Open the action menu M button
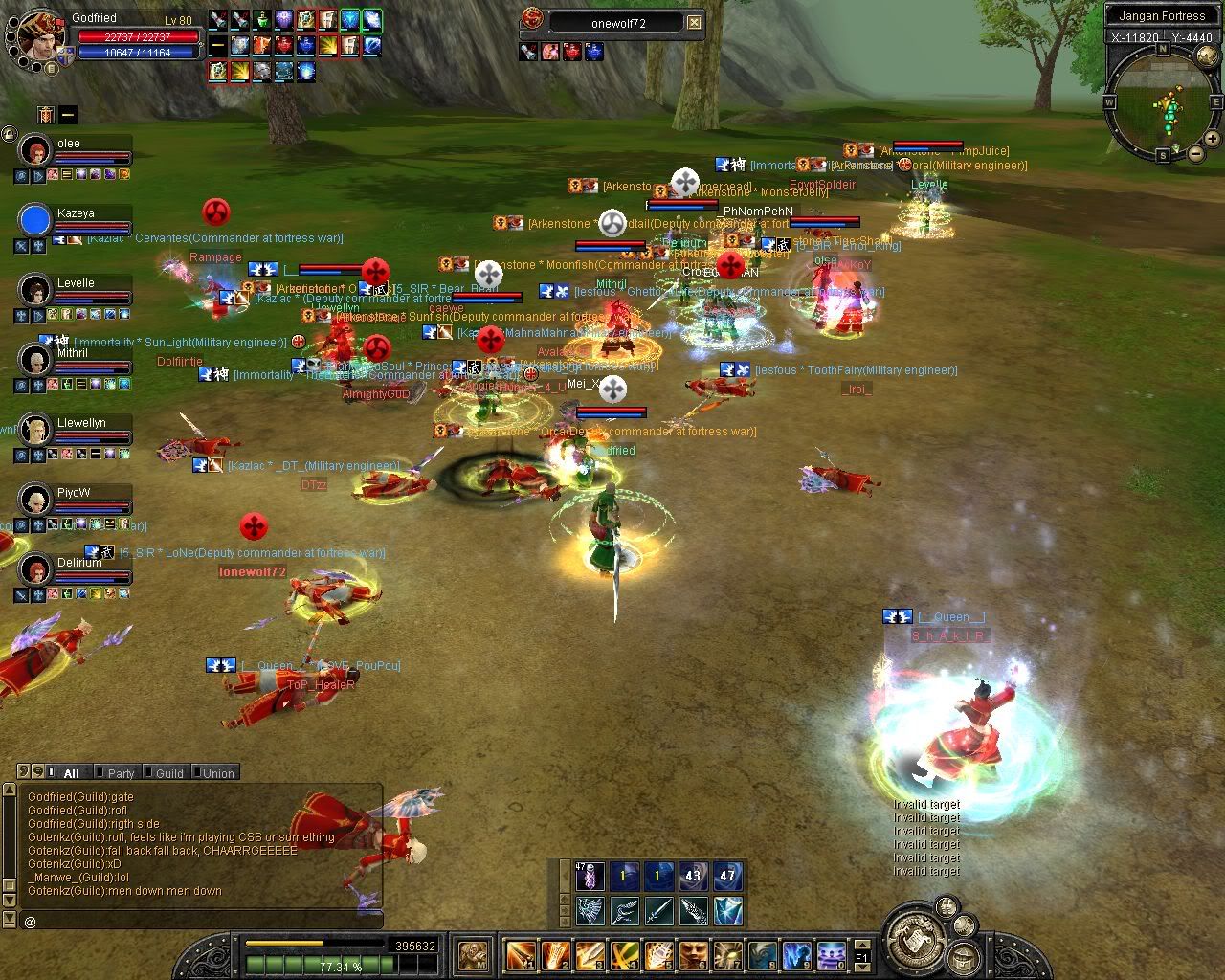This screenshot has height=980, width=1225. tap(474, 954)
